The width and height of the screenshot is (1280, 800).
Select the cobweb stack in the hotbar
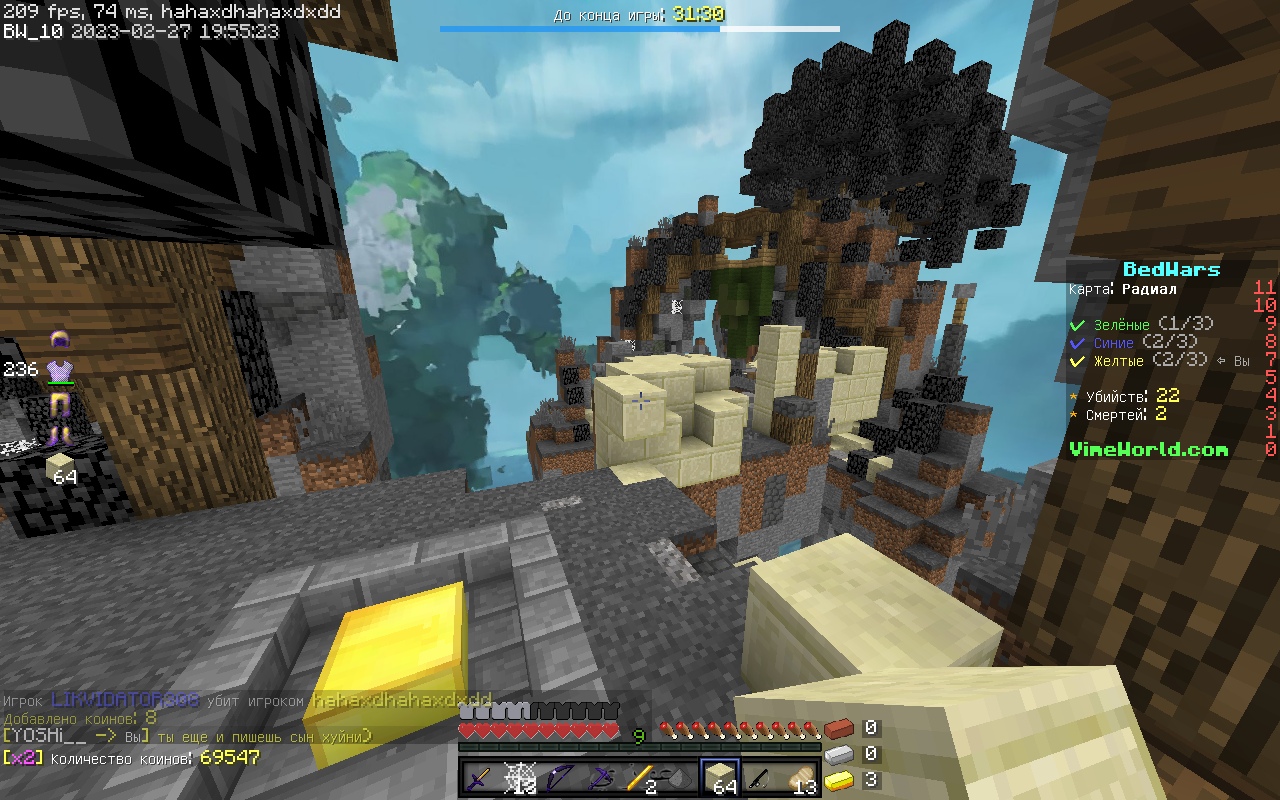click(520, 778)
